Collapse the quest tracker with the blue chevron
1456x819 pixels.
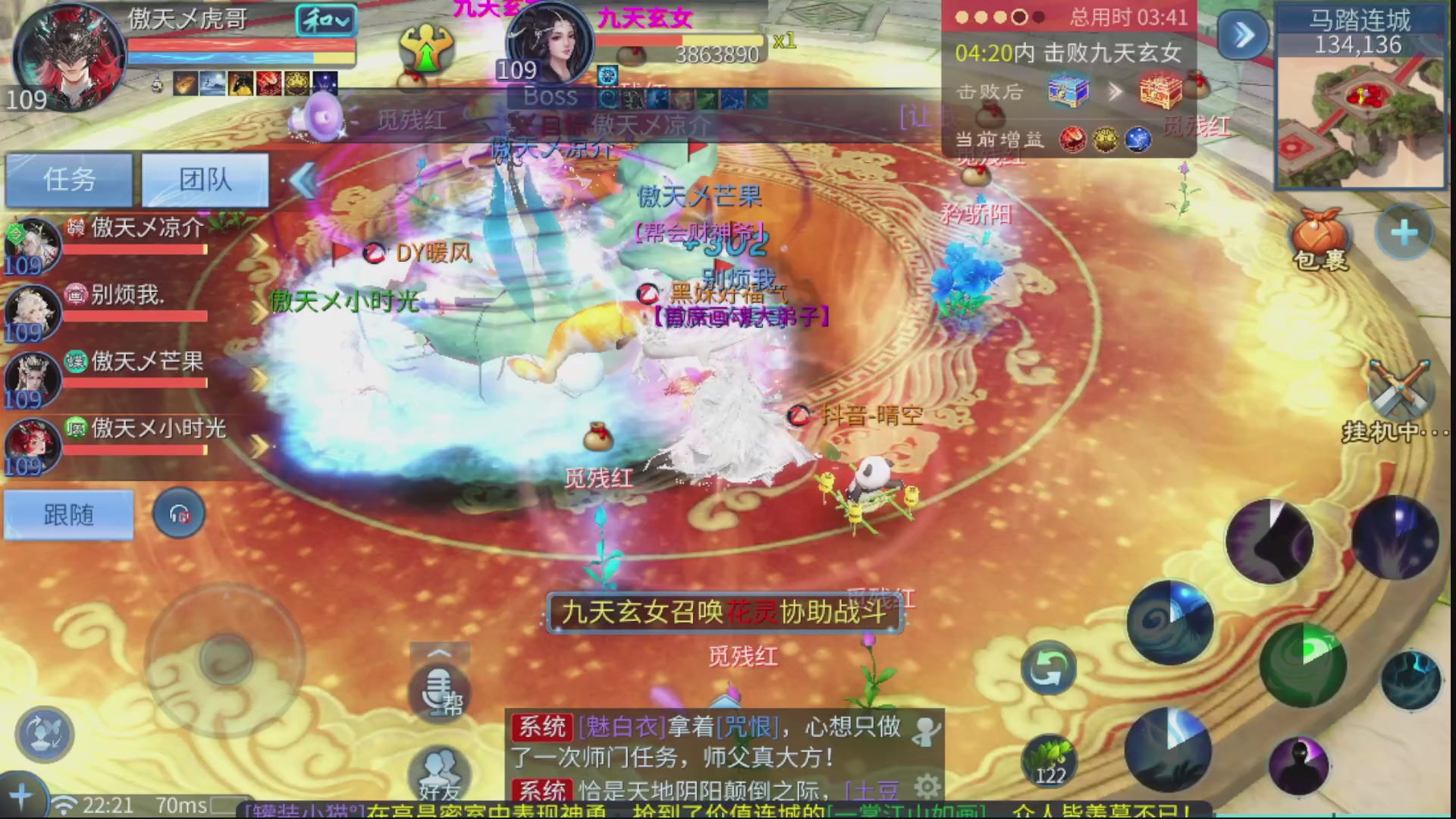(1242, 33)
